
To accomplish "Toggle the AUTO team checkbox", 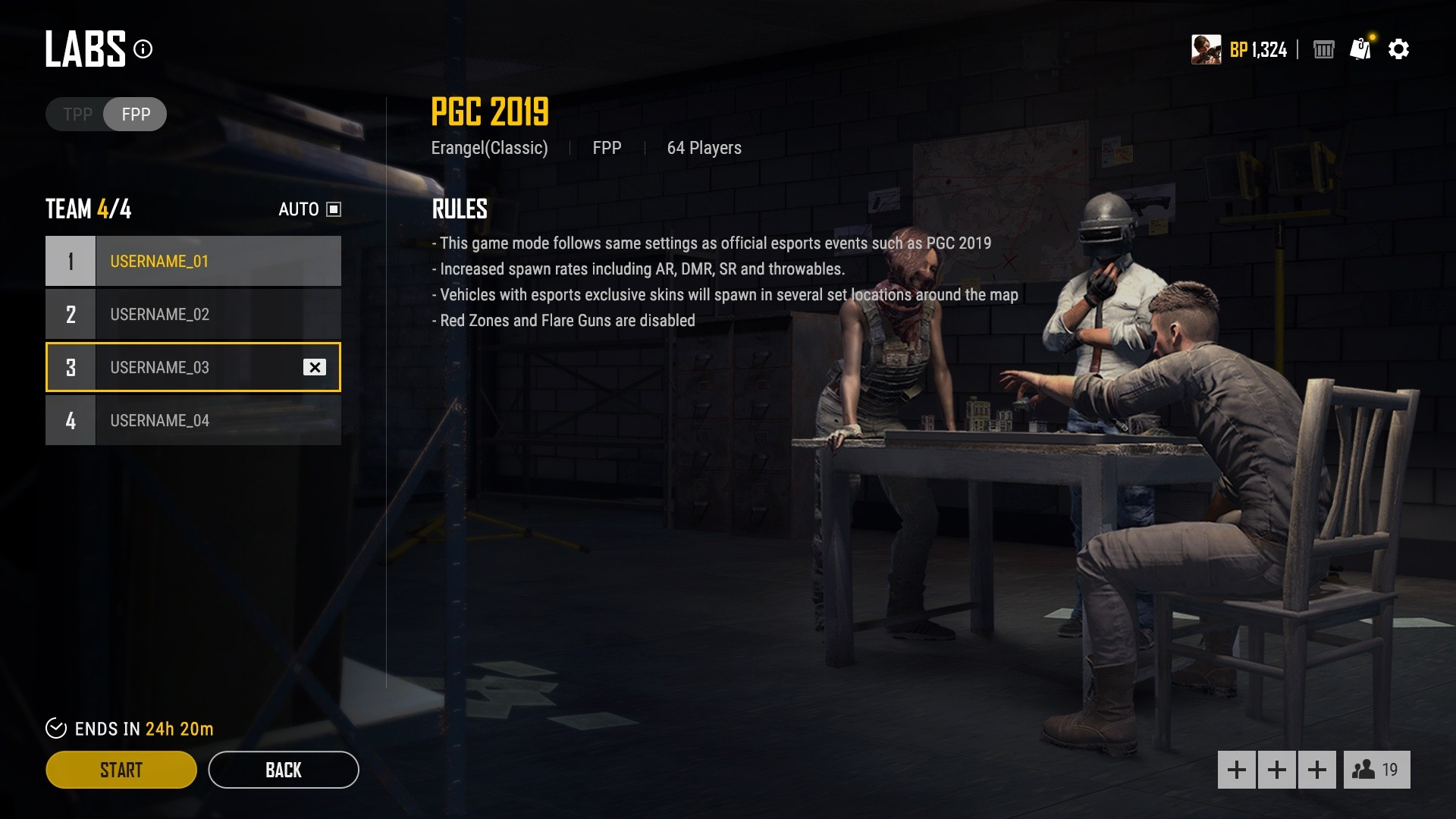I will point(334,209).
